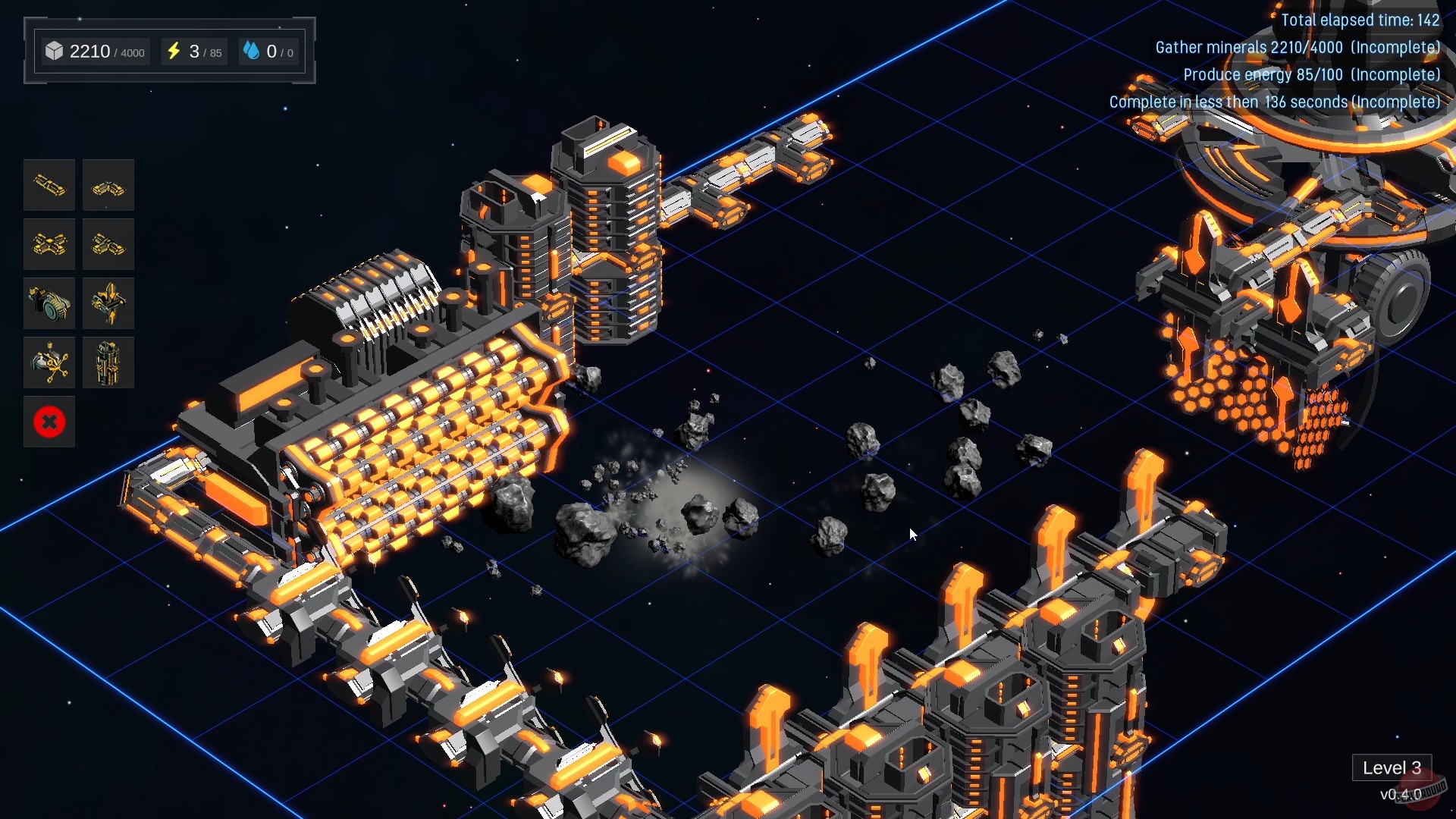
Task: Choose the vertical tower pylon build icon
Action: pyautogui.click(x=108, y=362)
